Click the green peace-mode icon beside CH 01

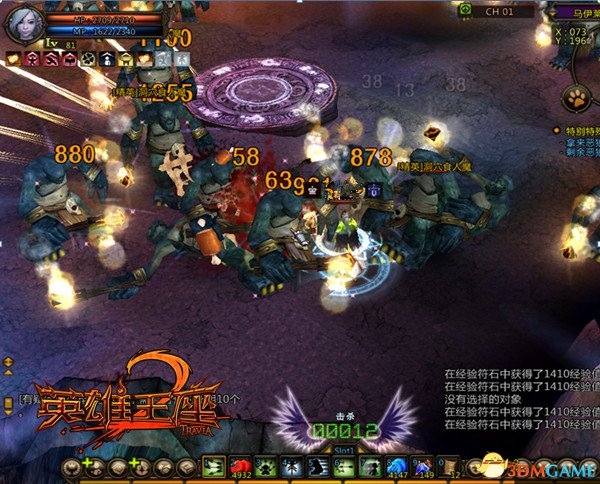[465, 10]
